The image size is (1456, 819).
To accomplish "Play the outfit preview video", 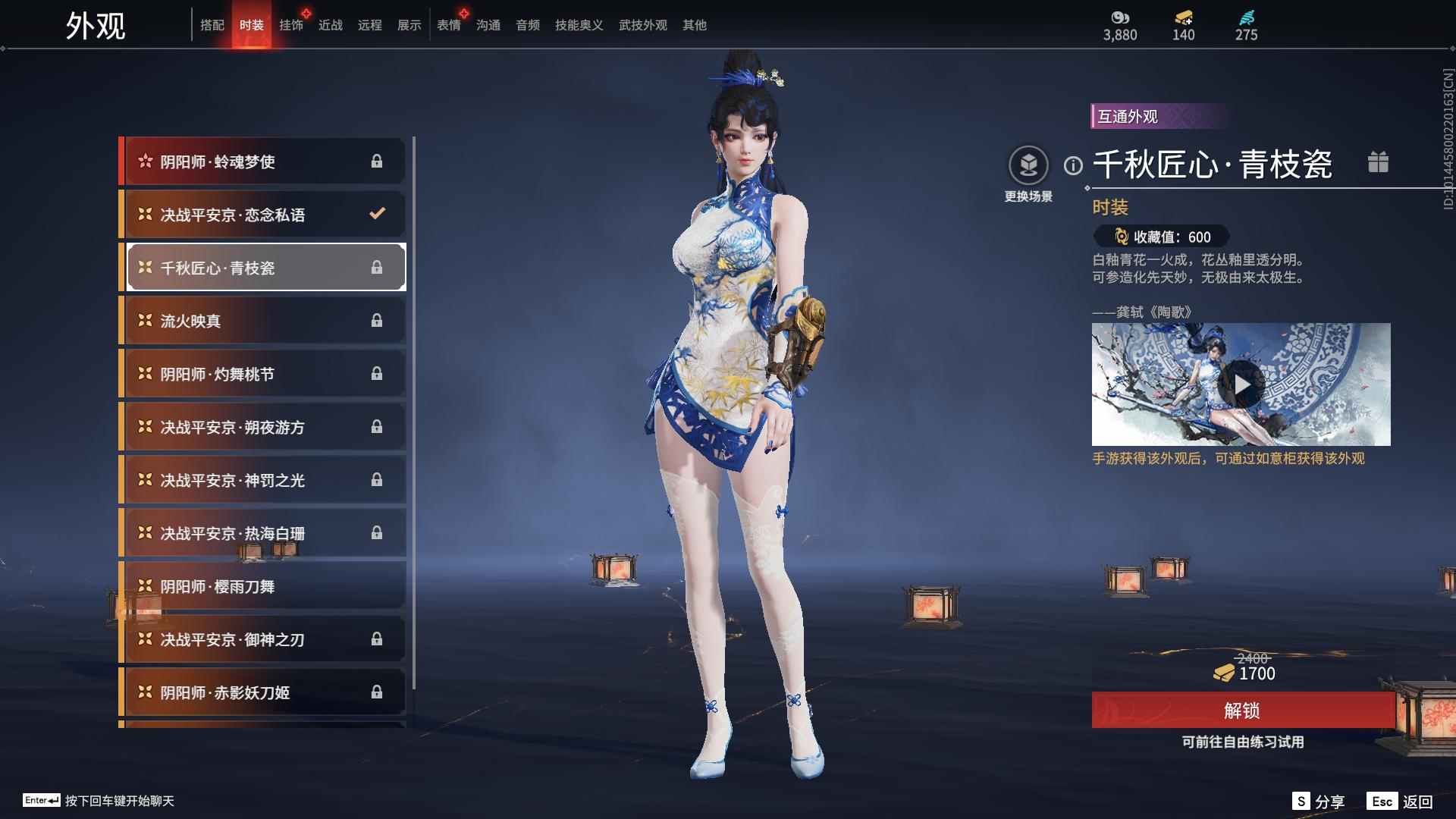I will click(1241, 384).
